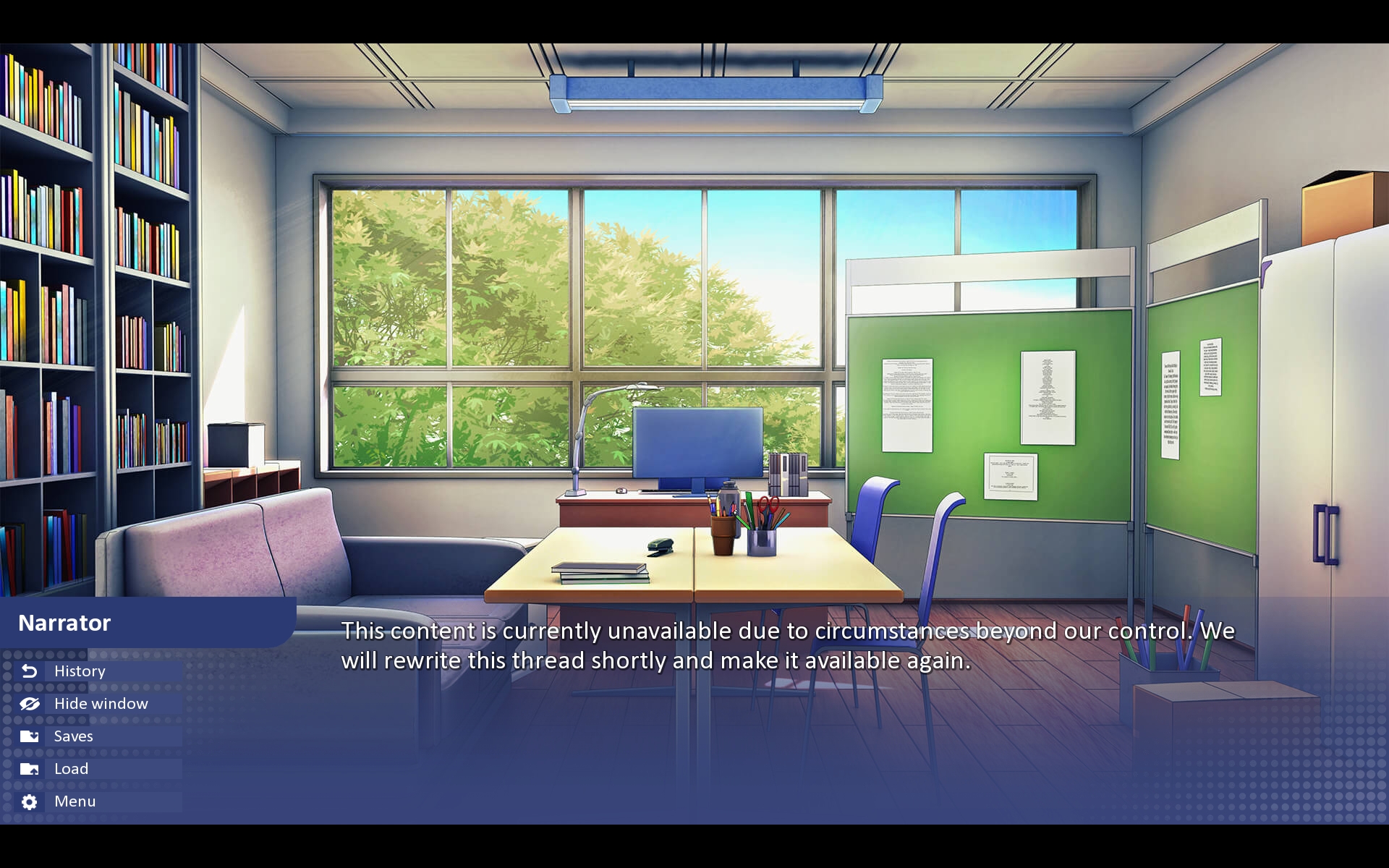Screen dimensions: 1389x868
Task: Click the Load button
Action: click(70, 769)
